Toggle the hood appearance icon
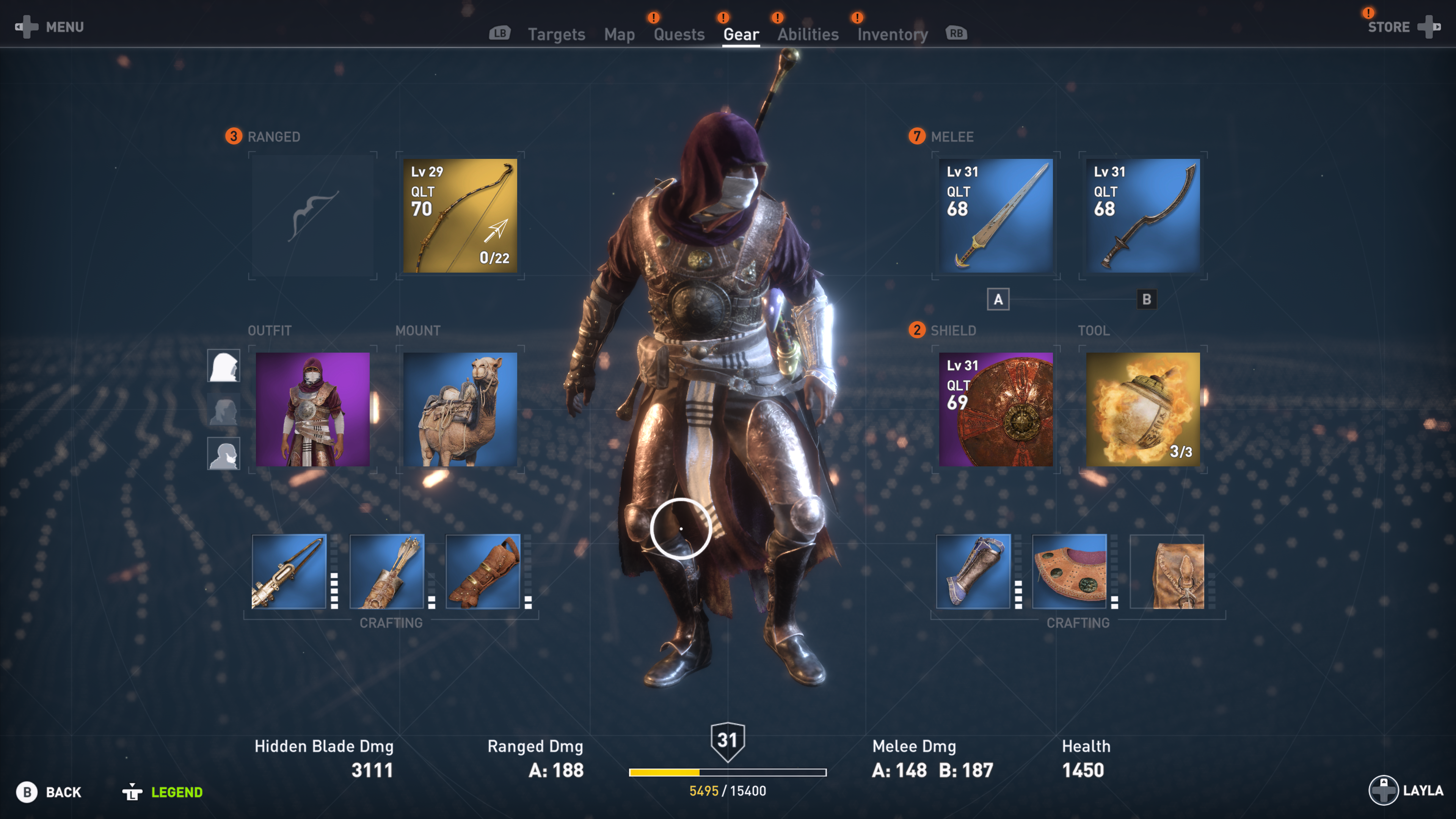Image resolution: width=1456 pixels, height=819 pixels. pos(223,366)
